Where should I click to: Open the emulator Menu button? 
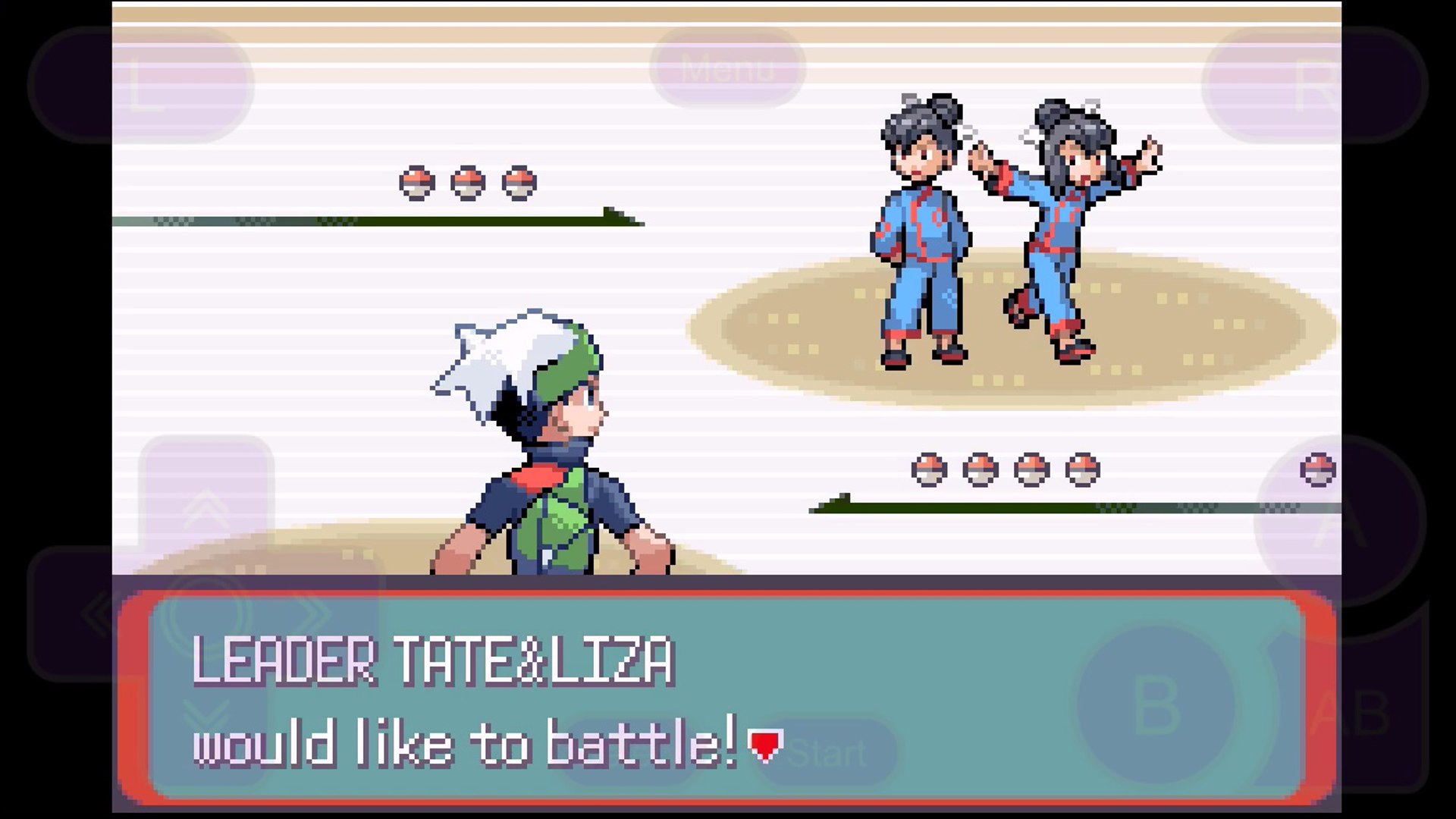(x=728, y=69)
